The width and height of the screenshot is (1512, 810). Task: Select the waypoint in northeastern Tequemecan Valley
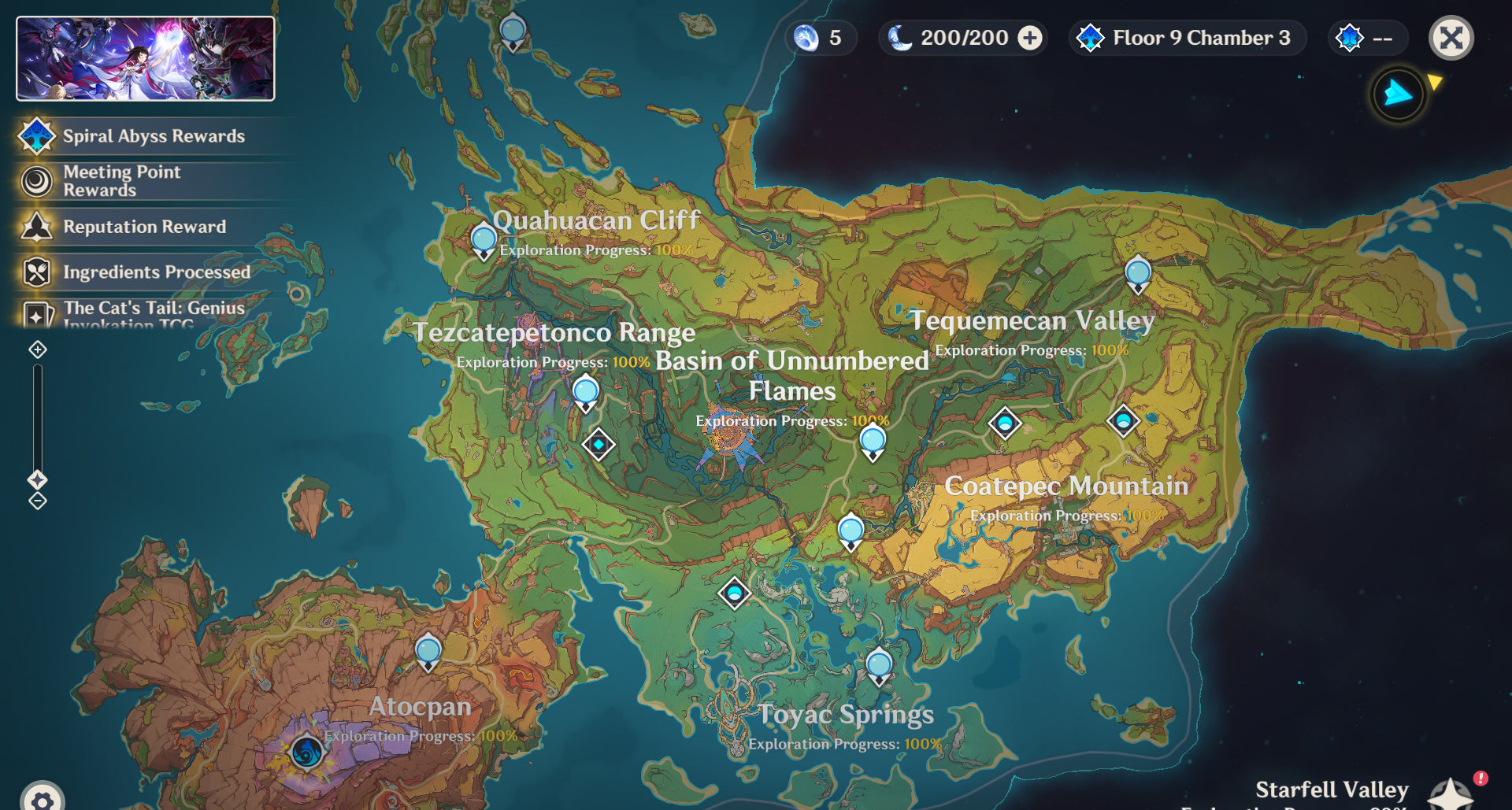[x=1138, y=274]
